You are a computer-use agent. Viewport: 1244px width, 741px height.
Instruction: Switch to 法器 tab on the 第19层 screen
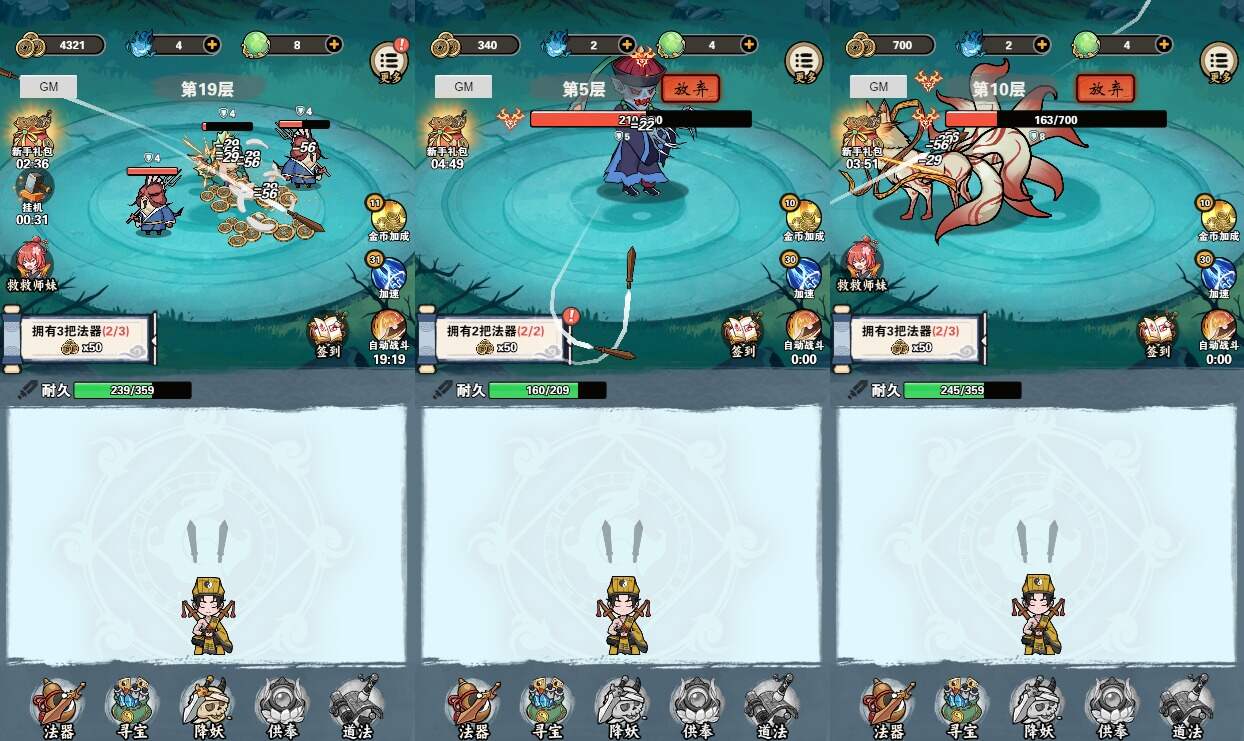[58, 705]
